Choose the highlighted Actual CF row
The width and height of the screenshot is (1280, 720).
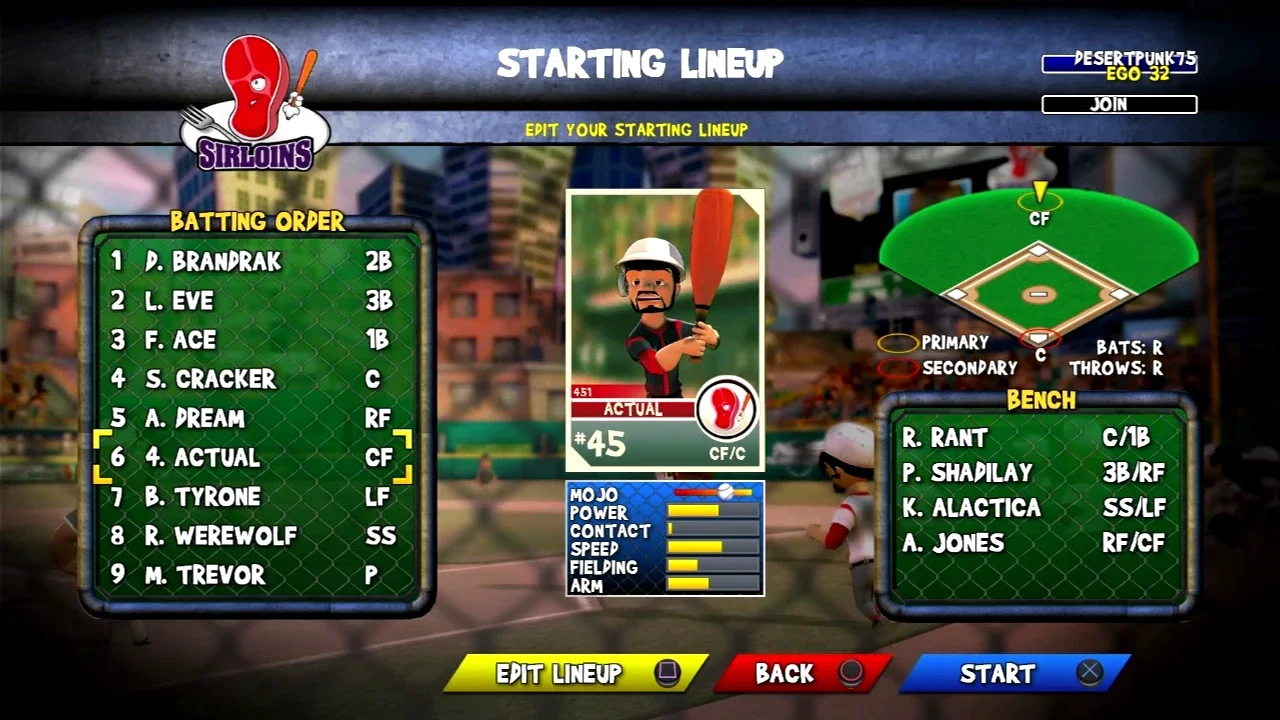(x=250, y=457)
